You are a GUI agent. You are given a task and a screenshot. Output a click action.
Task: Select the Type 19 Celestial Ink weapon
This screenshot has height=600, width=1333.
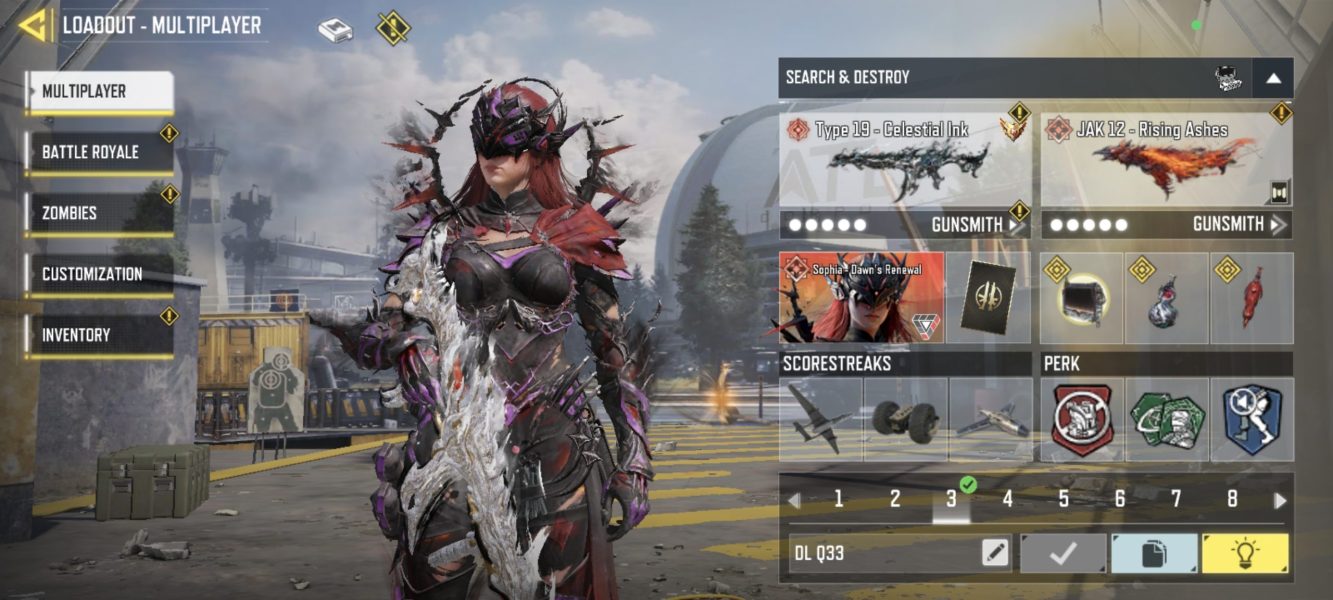point(905,158)
